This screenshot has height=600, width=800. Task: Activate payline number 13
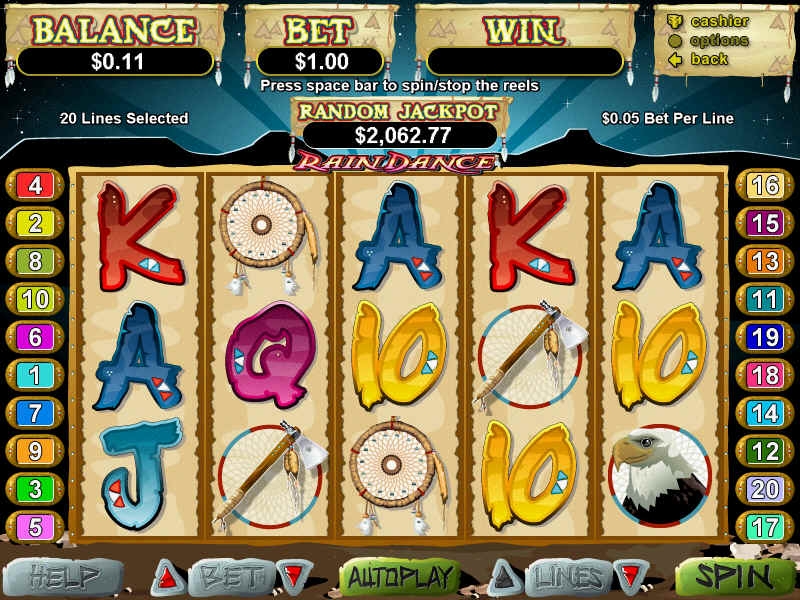pos(765,261)
